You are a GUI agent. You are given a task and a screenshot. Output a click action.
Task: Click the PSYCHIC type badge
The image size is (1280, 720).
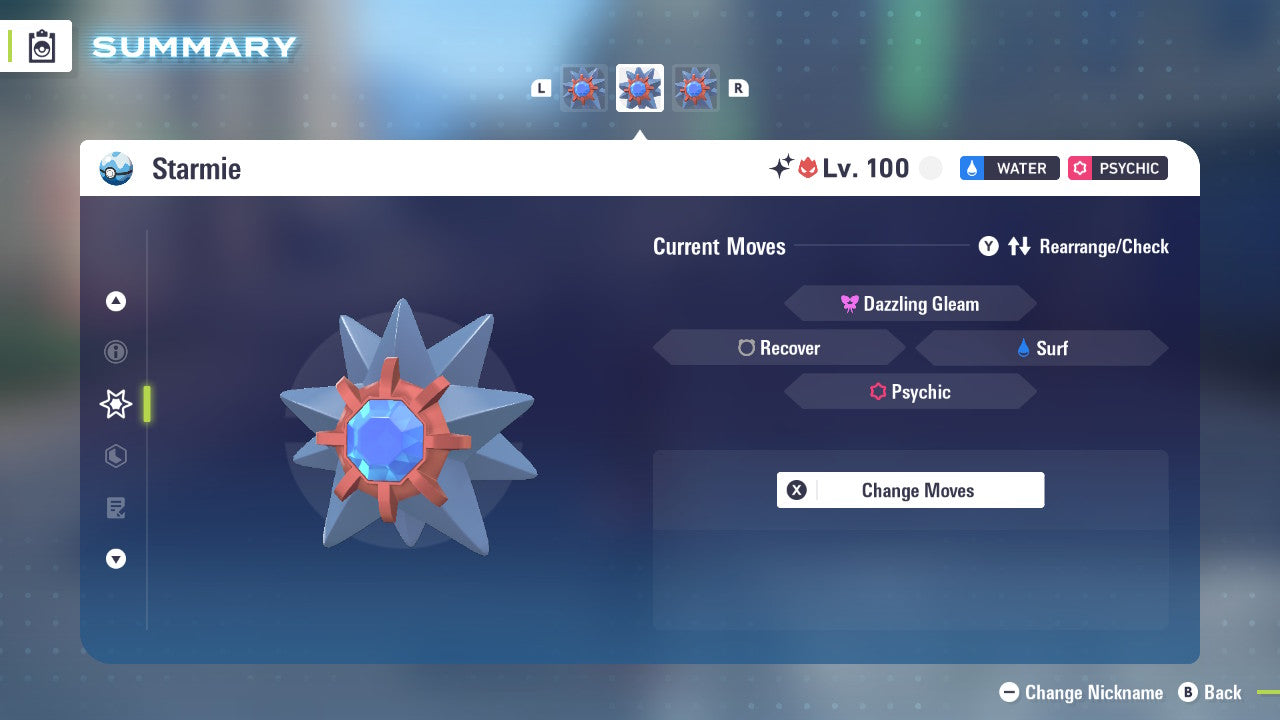point(1117,168)
